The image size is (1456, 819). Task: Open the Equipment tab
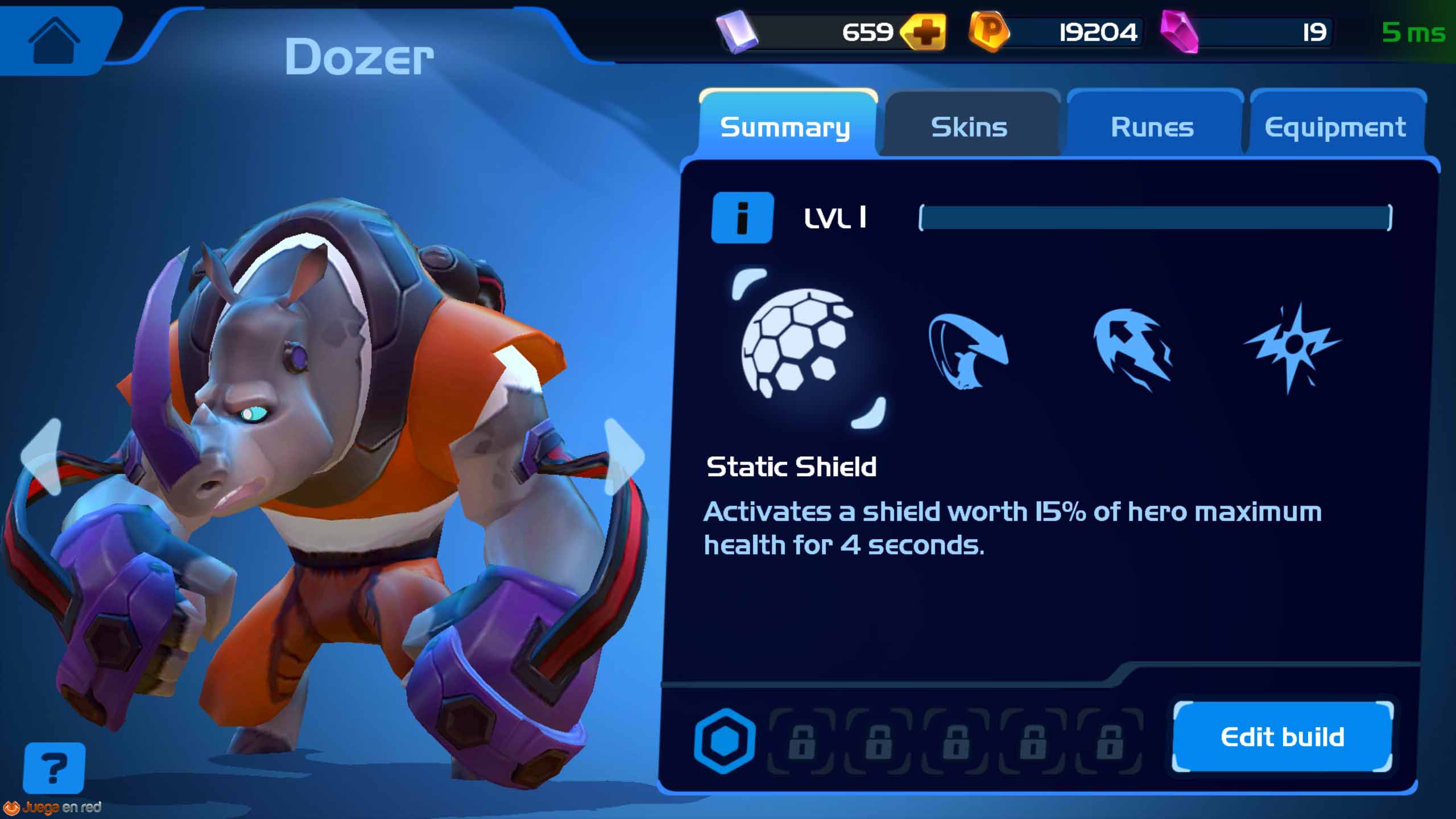(1335, 126)
